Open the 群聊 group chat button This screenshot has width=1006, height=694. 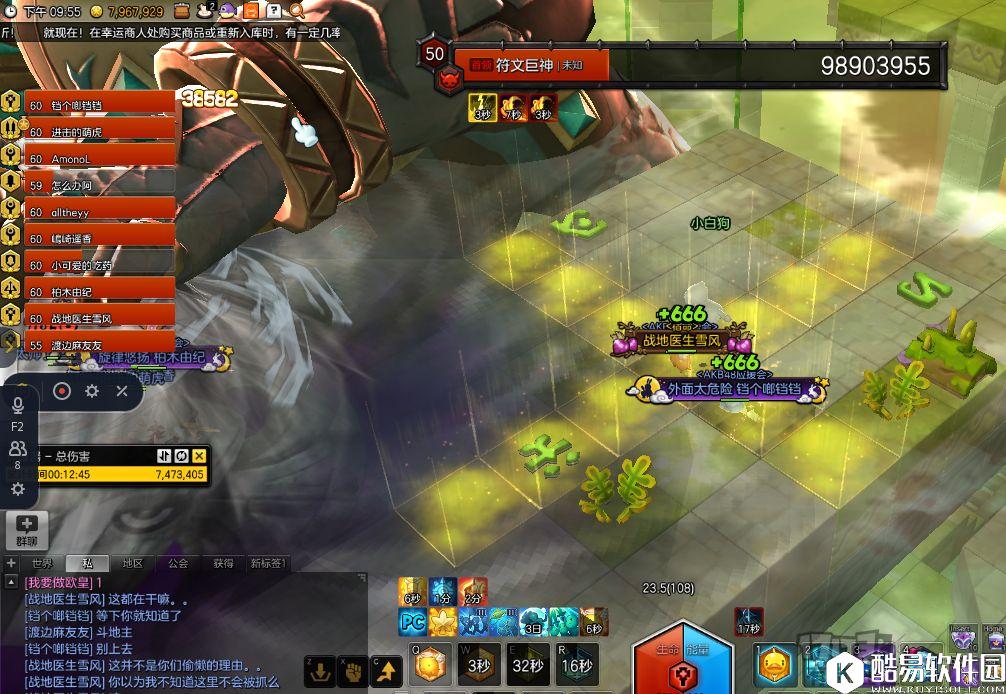click(x=26, y=529)
